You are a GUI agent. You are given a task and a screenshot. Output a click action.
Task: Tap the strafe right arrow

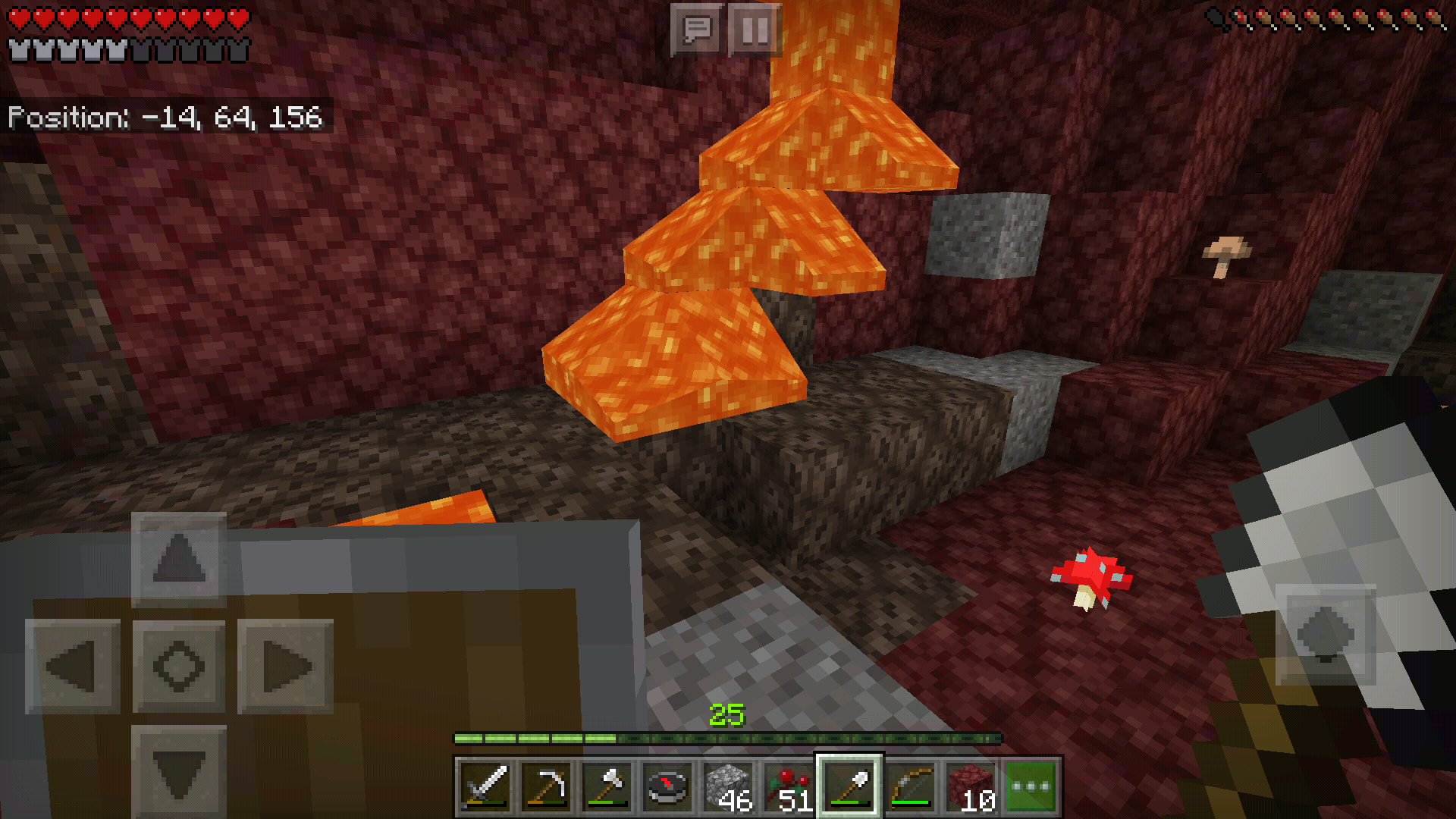(285, 667)
